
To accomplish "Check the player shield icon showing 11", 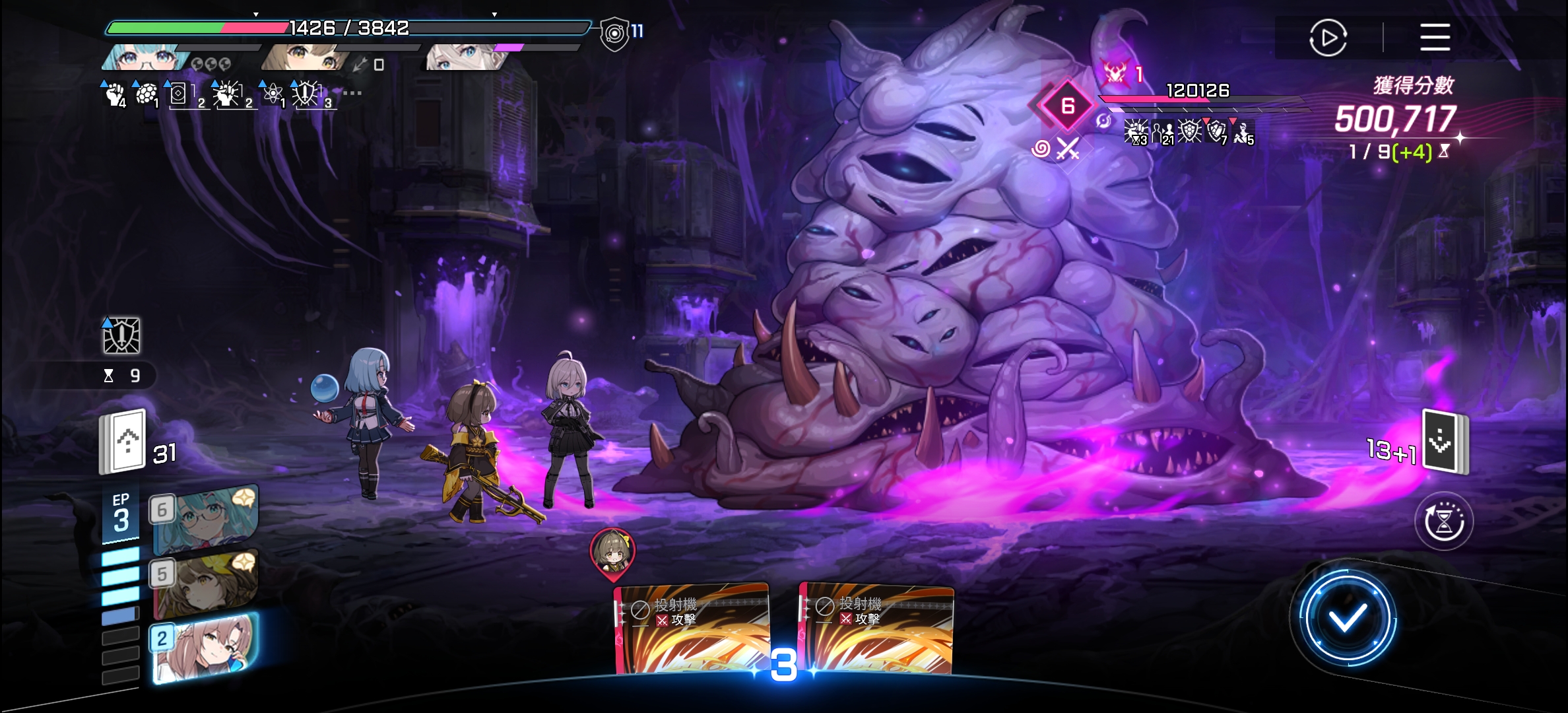I will [615, 33].
